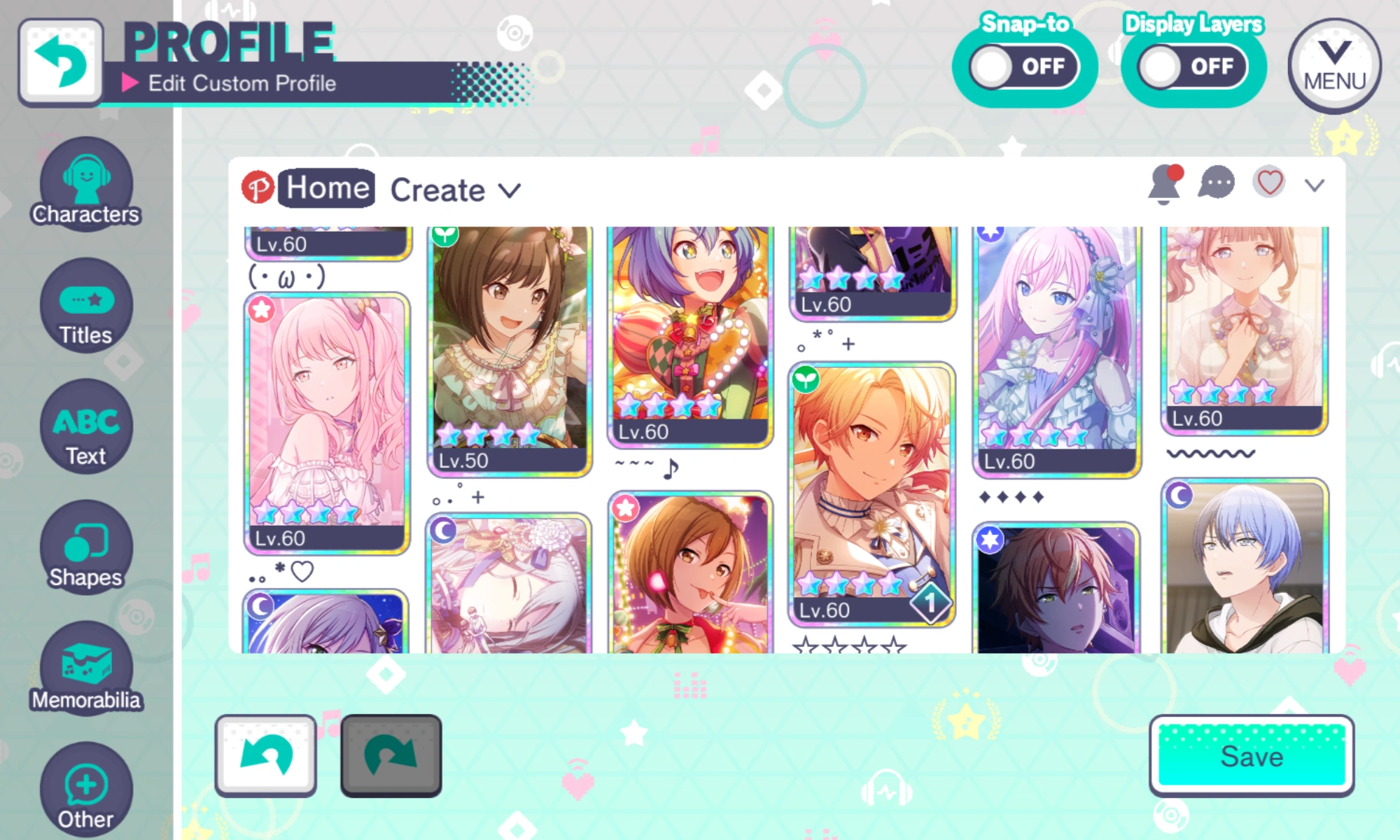
Task: Open the Characters panel in the sidebar
Action: (x=86, y=183)
